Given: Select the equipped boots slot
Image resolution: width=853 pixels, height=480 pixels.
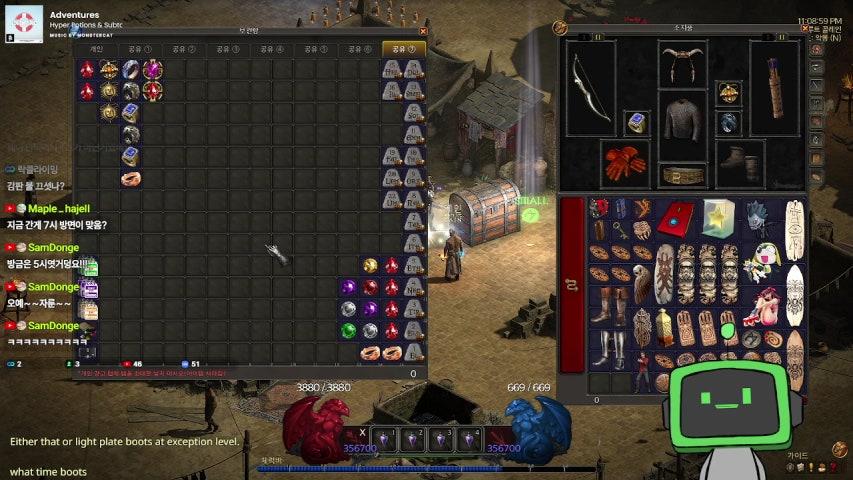Looking at the screenshot, I should click(x=740, y=162).
